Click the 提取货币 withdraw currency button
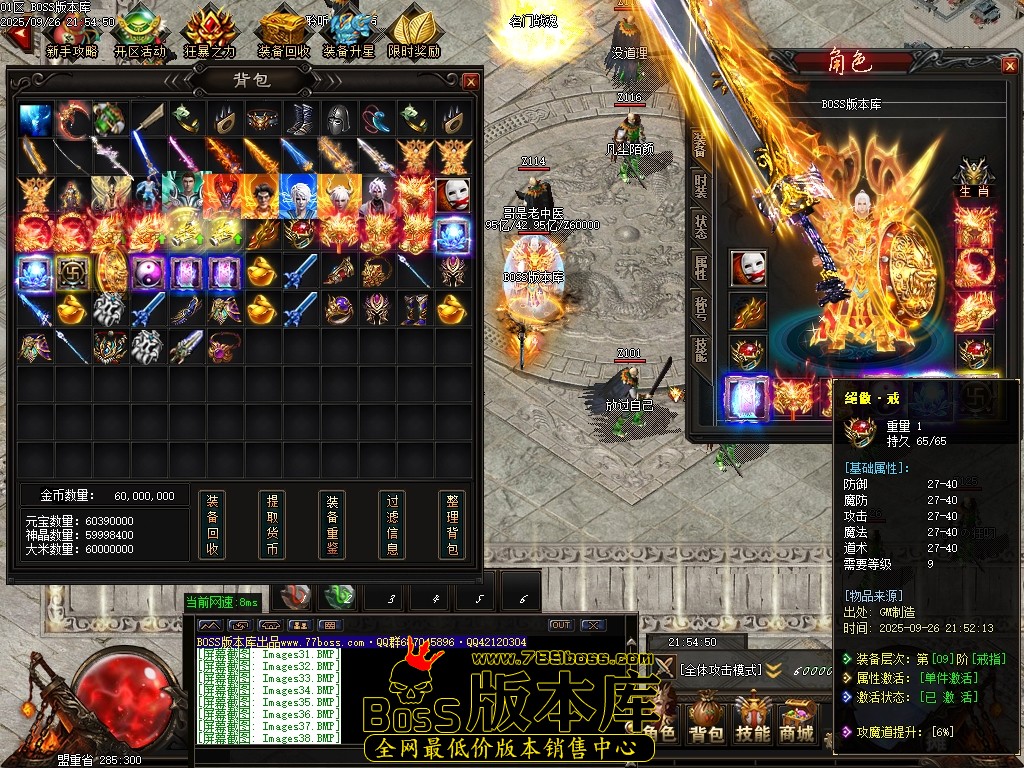Image resolution: width=1024 pixels, height=768 pixels. click(271, 524)
